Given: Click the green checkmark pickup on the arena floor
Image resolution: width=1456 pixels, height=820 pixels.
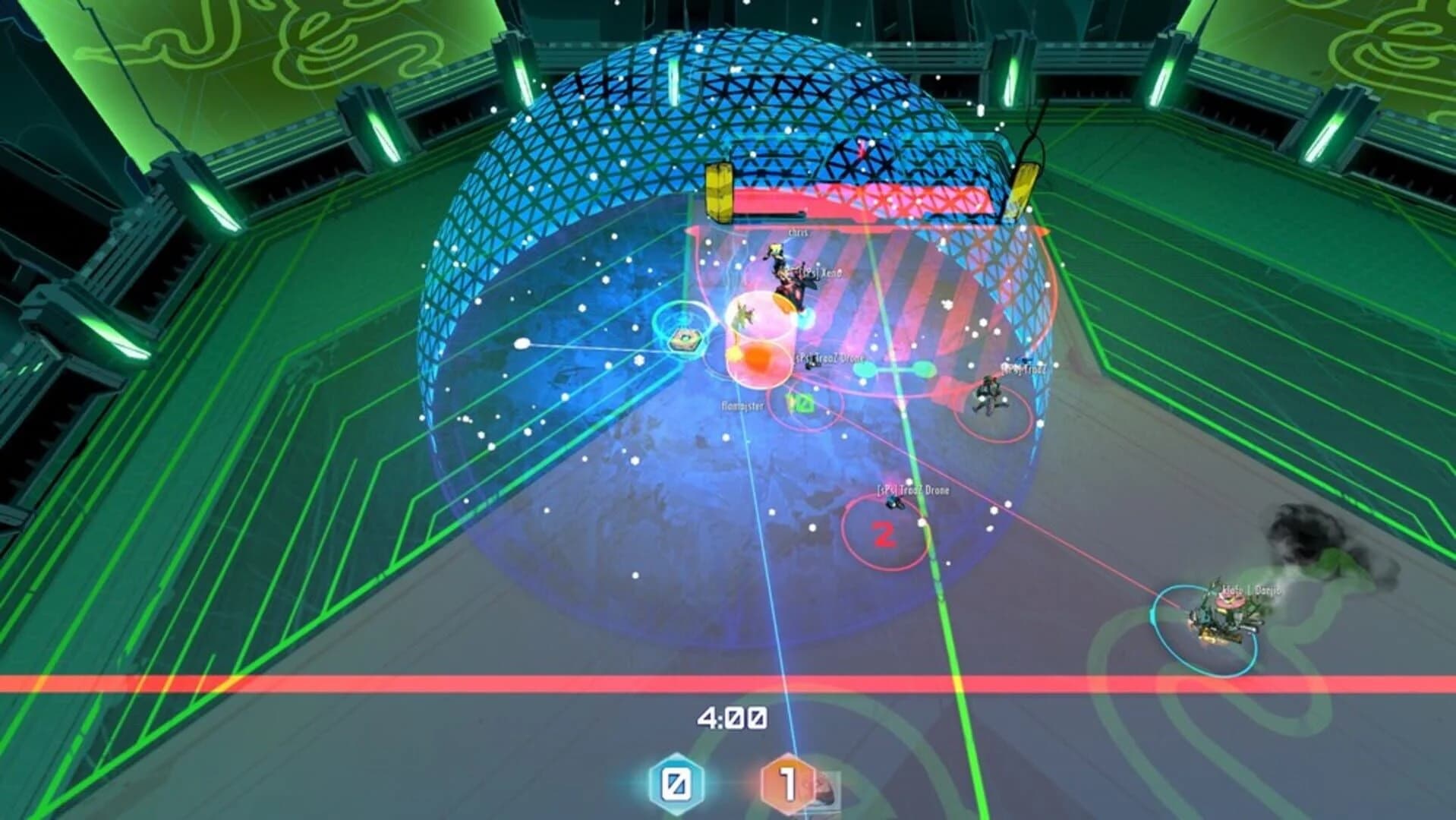Looking at the screenshot, I should pyautogui.click(x=799, y=403).
